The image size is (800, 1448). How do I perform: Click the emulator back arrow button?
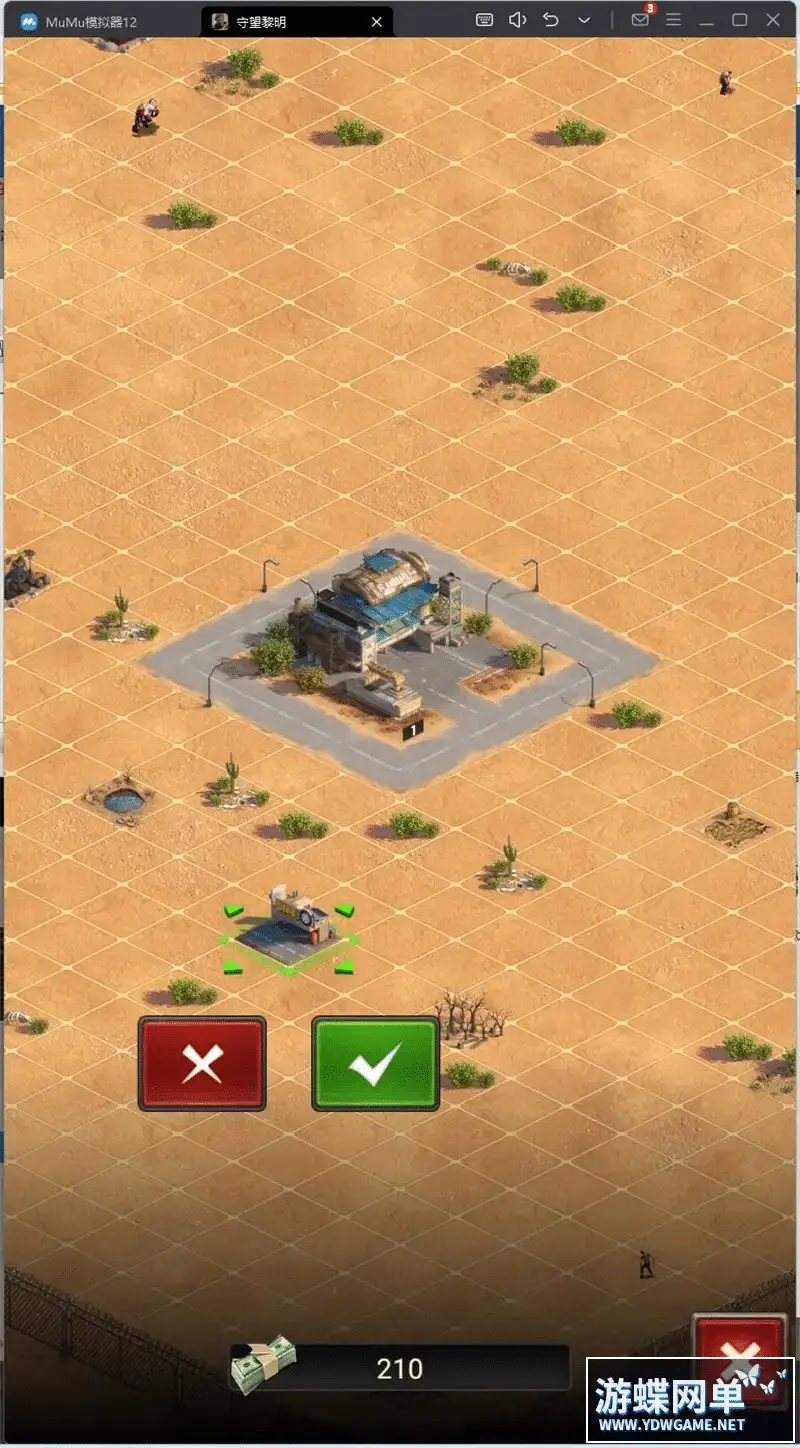click(x=550, y=20)
